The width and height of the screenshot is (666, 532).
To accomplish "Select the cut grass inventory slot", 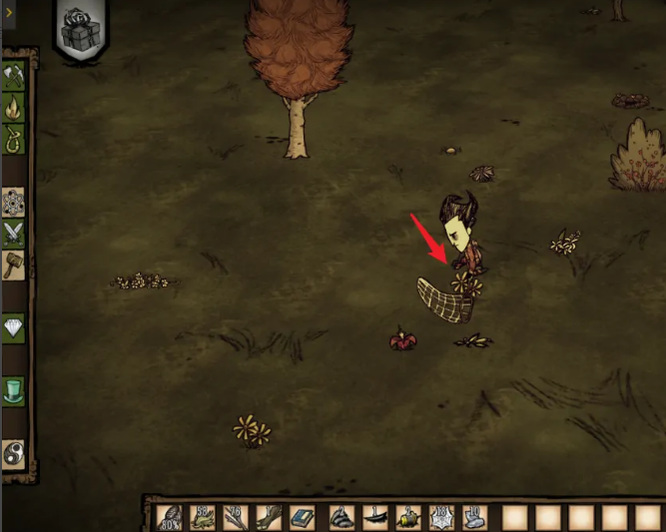I will click(203, 518).
